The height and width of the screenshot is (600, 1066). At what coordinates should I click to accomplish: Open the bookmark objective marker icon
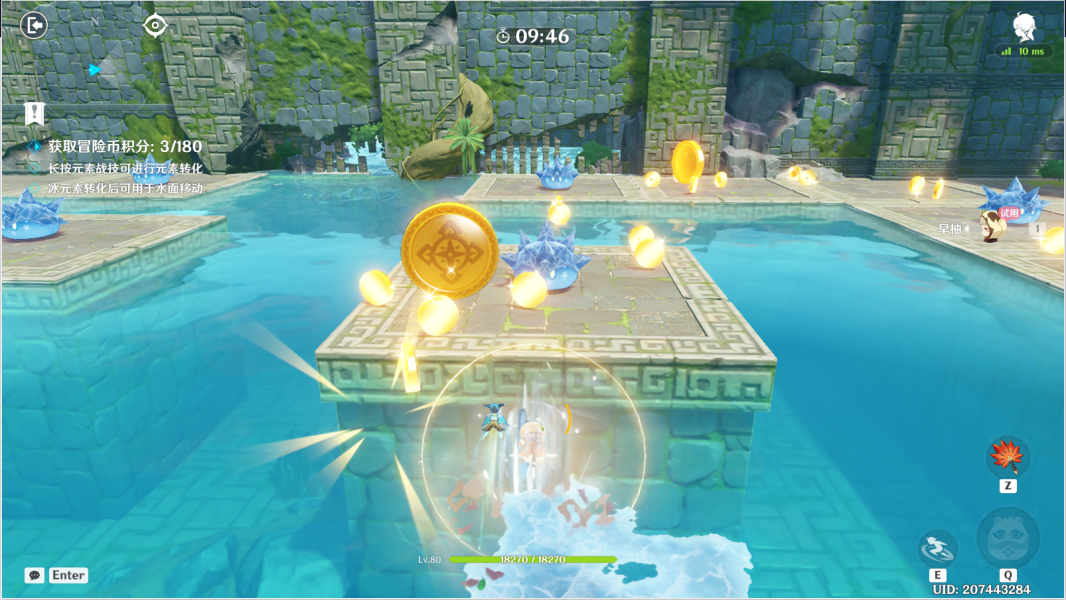[x=35, y=114]
